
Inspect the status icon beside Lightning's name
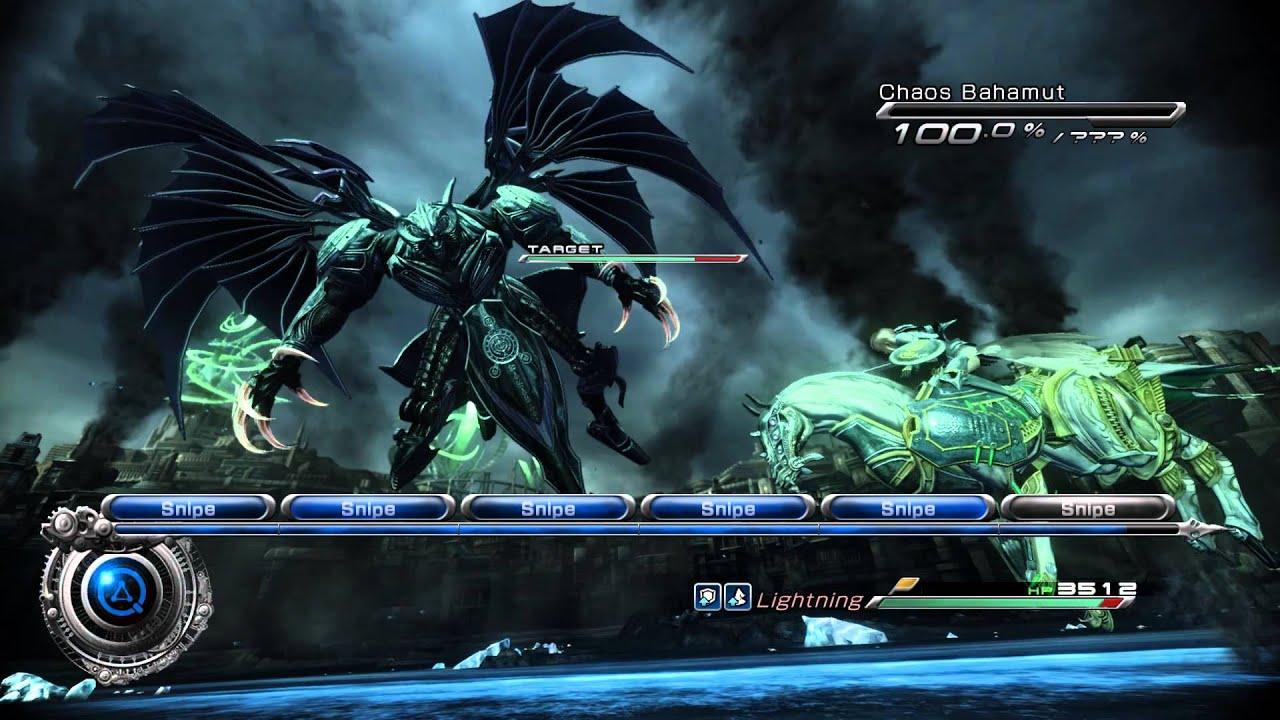tap(737, 598)
